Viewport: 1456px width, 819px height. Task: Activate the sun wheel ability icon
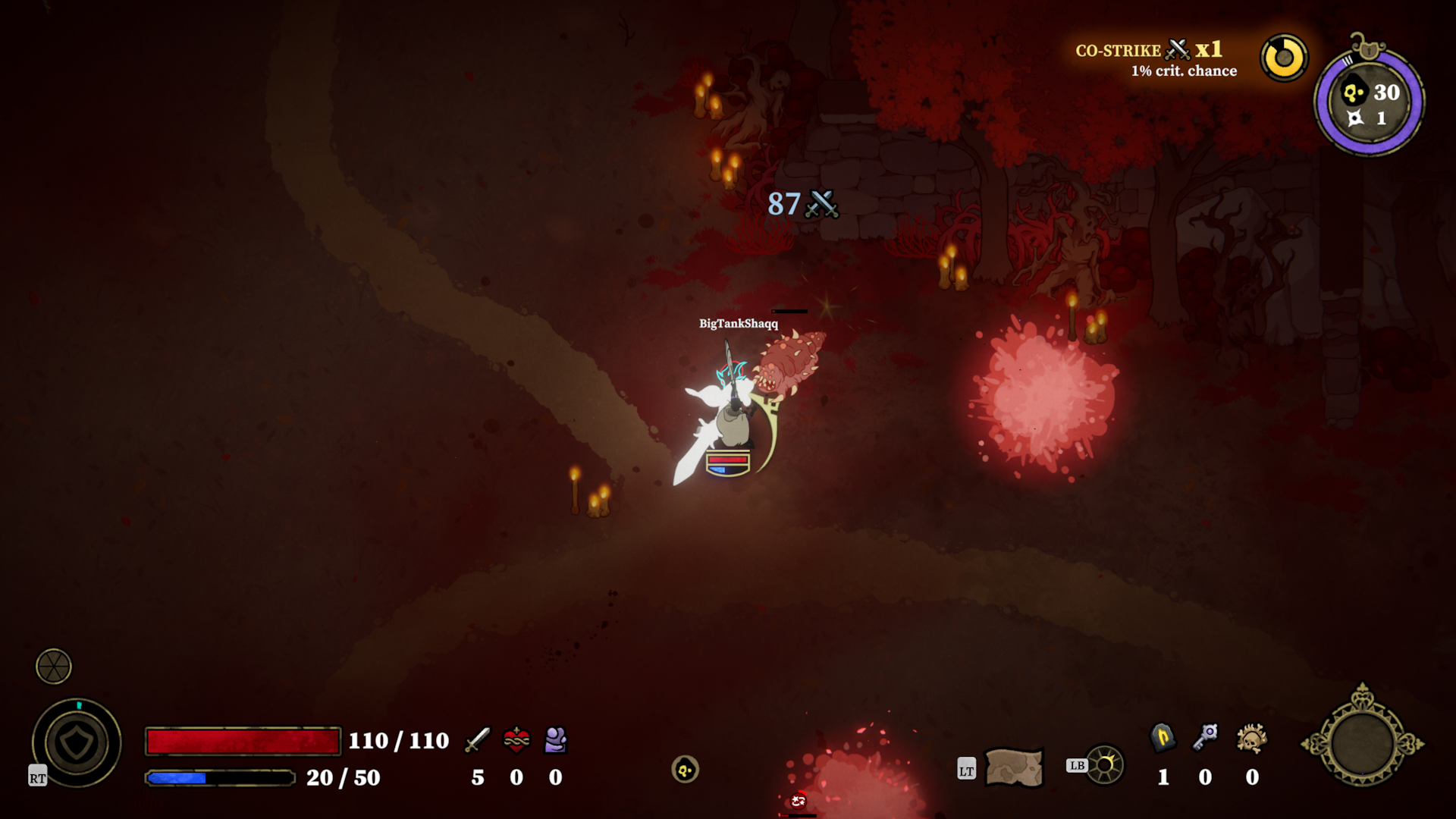pyautogui.click(x=1104, y=764)
